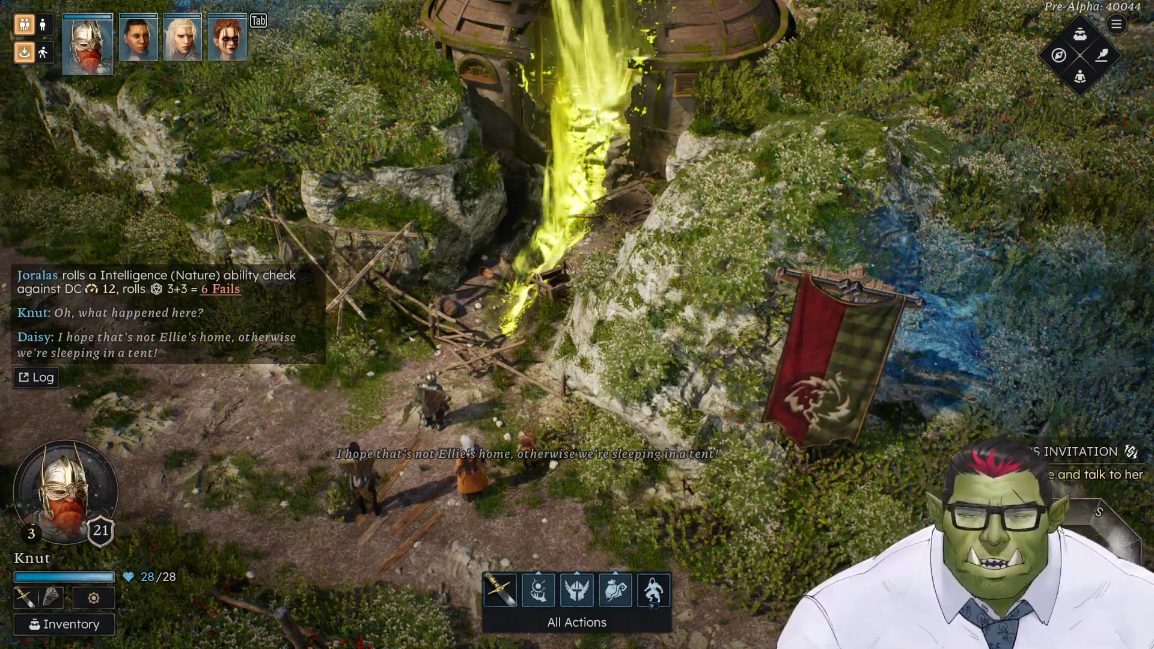Screen dimensions: 1154x649
Task: Activate the horned helmet ability icon
Action: point(577,590)
